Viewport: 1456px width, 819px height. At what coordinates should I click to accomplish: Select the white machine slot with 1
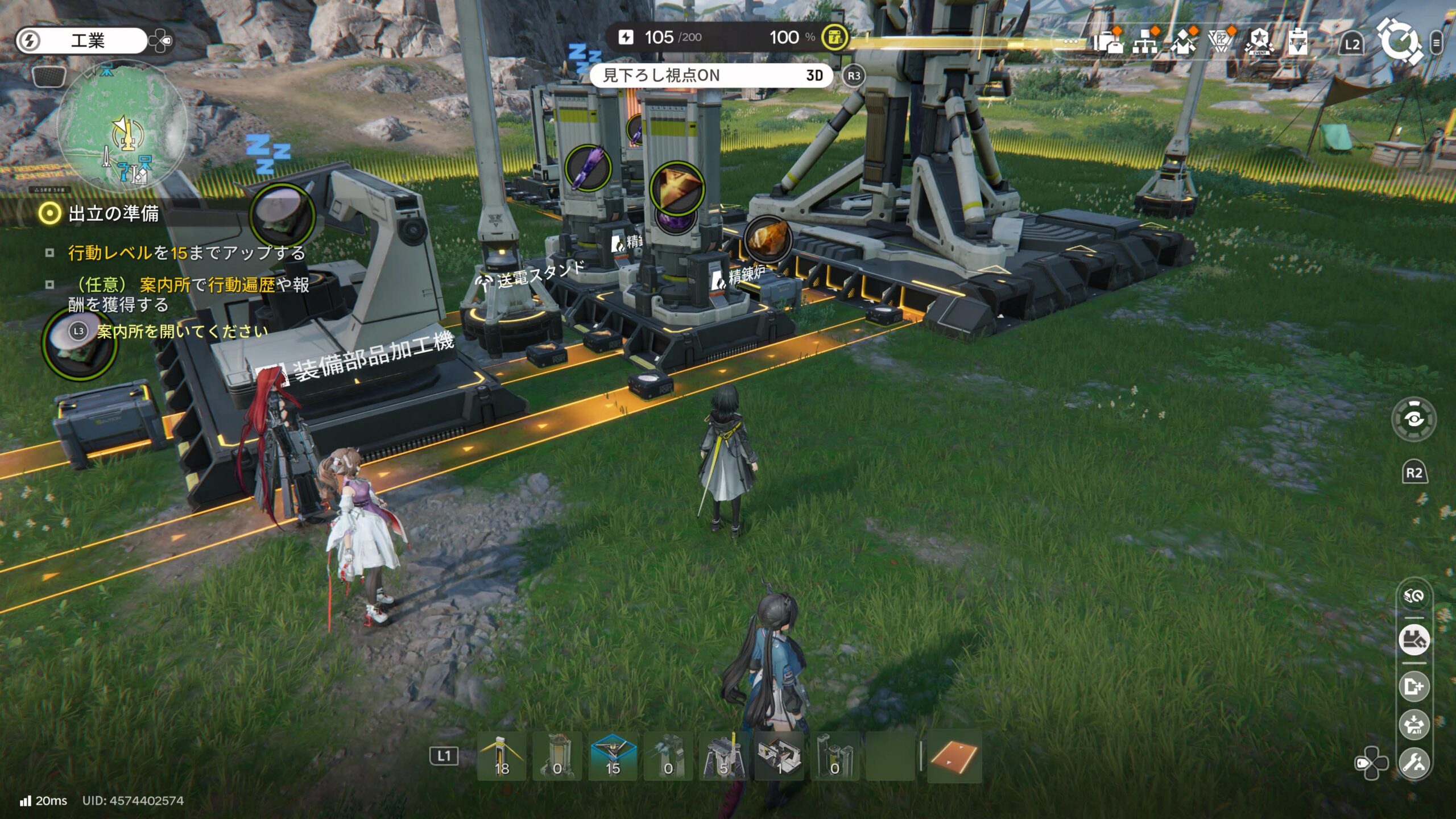(x=779, y=756)
